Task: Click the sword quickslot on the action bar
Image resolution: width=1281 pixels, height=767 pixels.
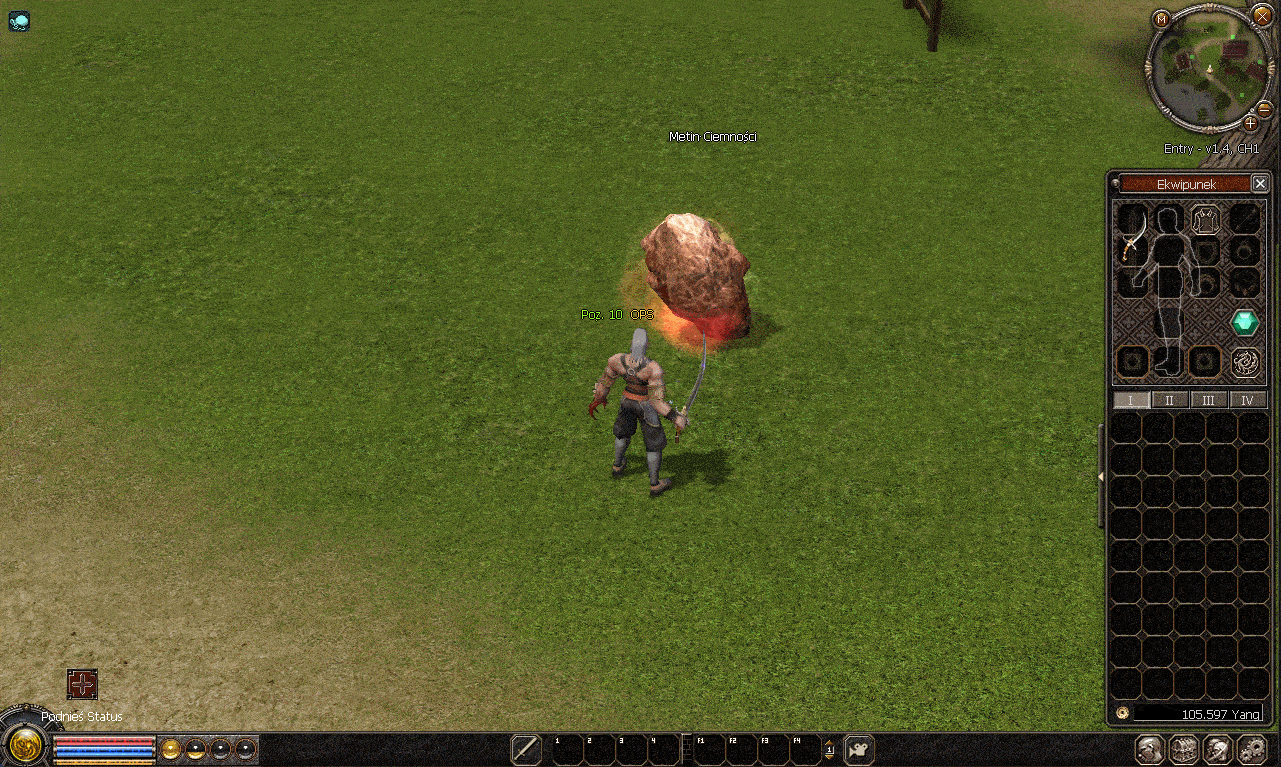Action: pos(524,748)
